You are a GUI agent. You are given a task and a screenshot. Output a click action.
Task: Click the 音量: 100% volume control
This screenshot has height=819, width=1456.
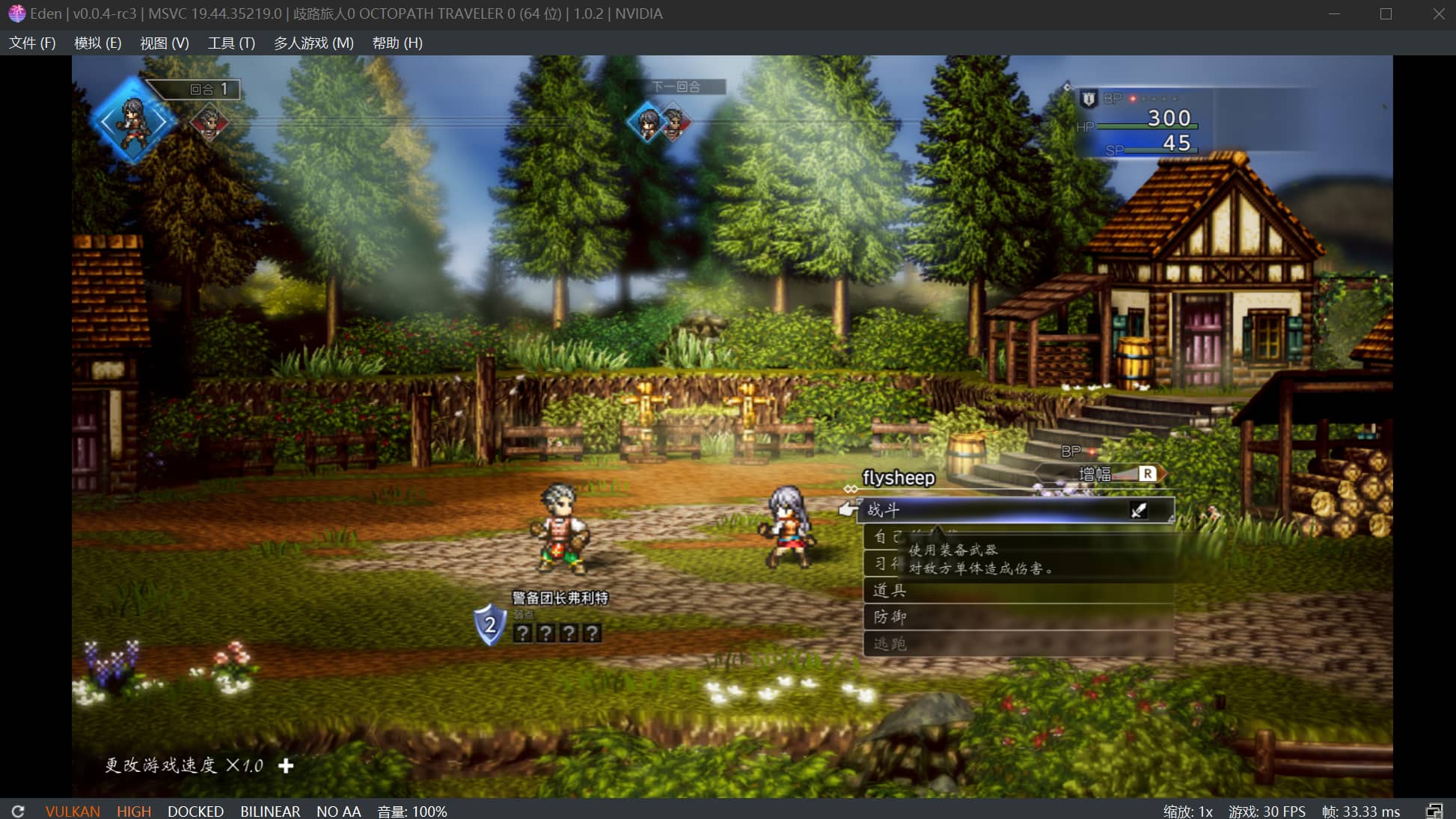[x=410, y=811]
